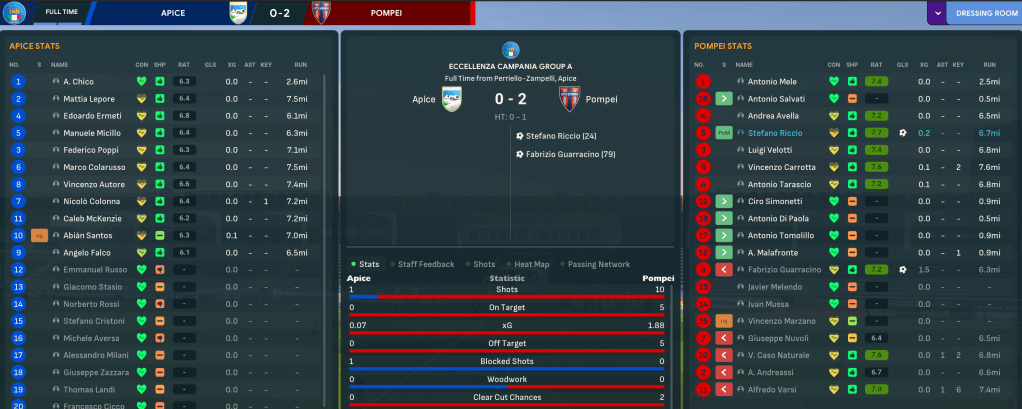1022x409 pixels.
Task: Sort Pompei stats by RUN column
Action: pyautogui.click(x=988, y=64)
